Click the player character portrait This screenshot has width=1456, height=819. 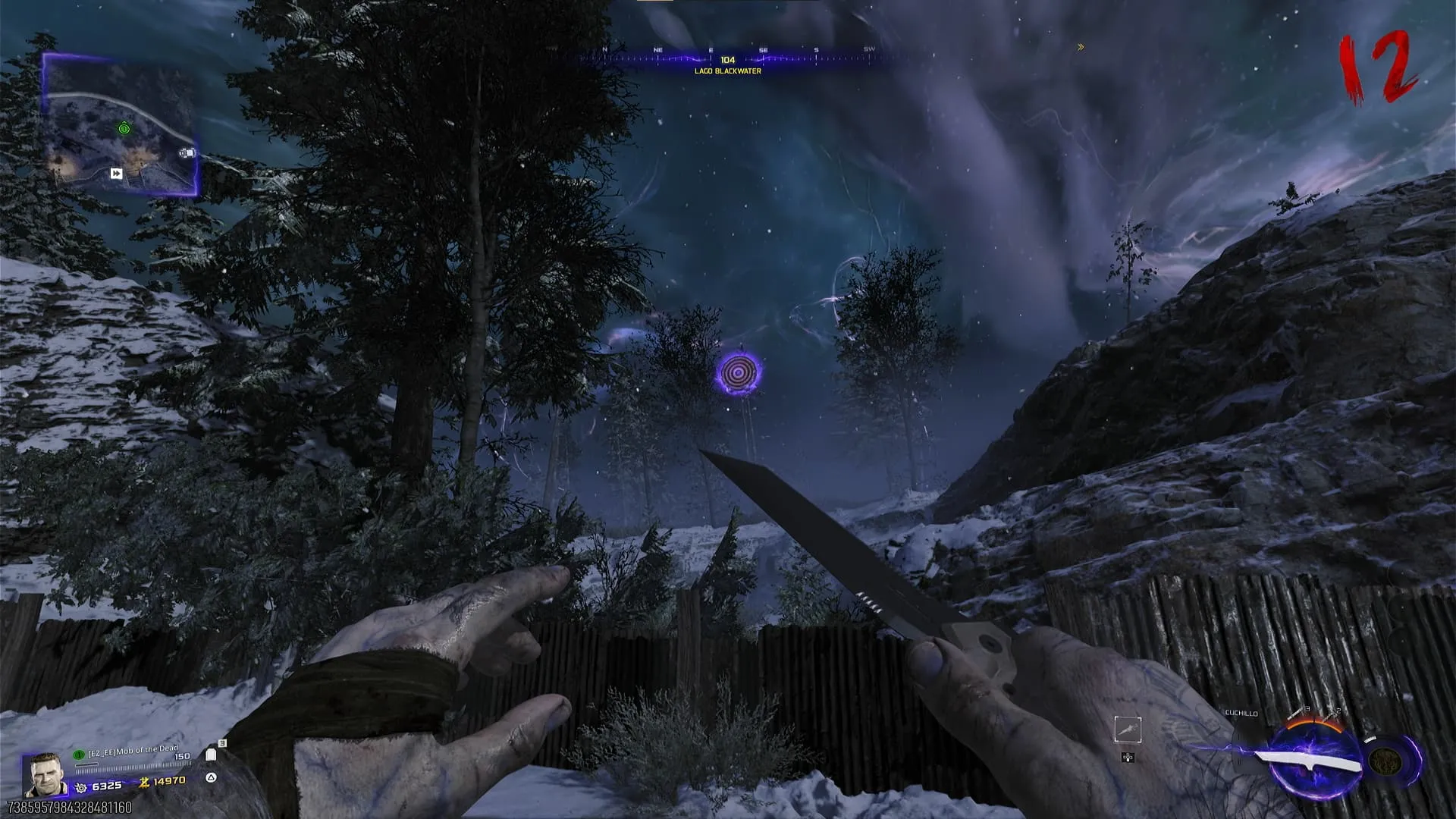[44, 774]
